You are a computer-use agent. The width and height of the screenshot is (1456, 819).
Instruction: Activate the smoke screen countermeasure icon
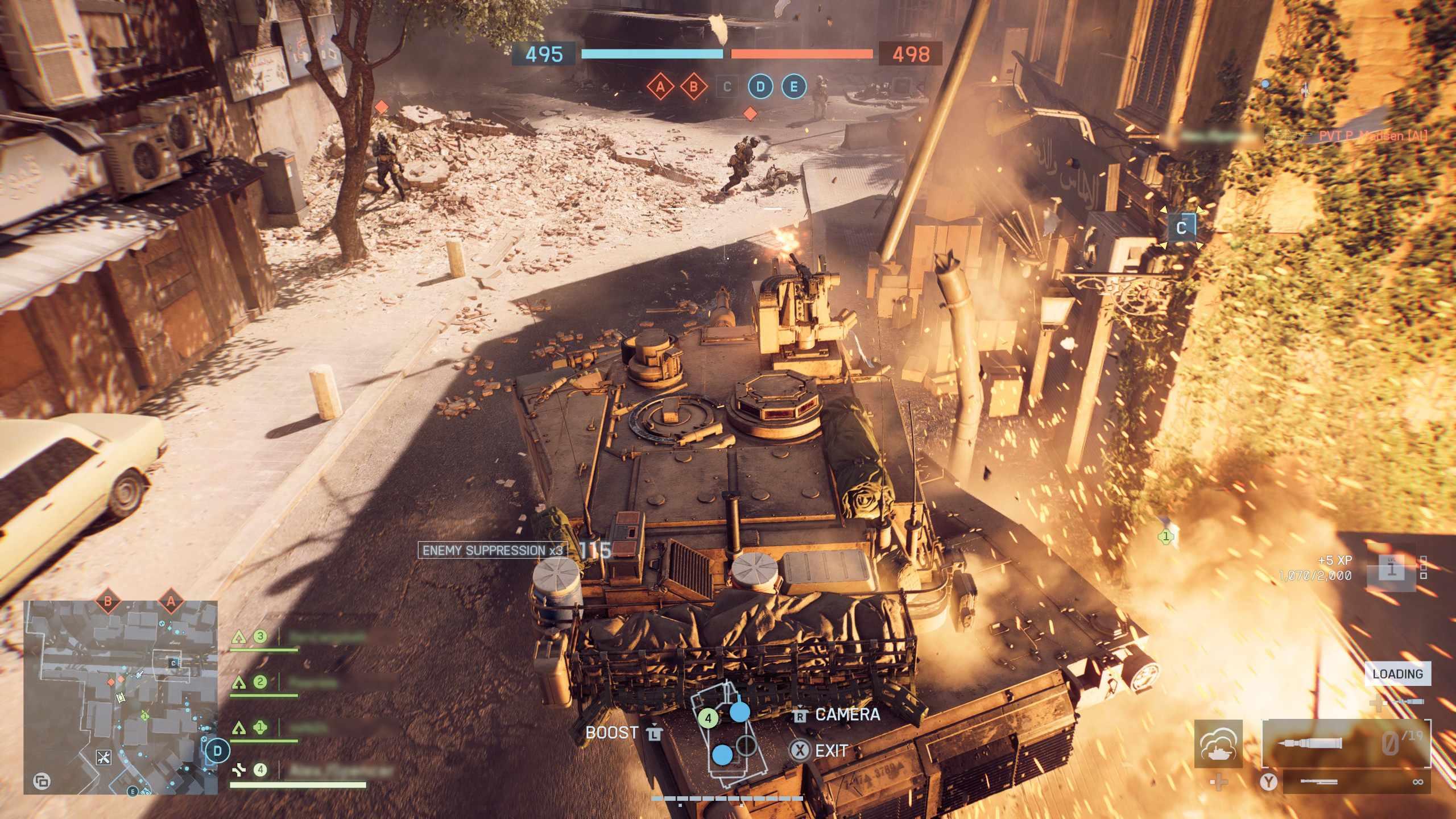click(1218, 743)
